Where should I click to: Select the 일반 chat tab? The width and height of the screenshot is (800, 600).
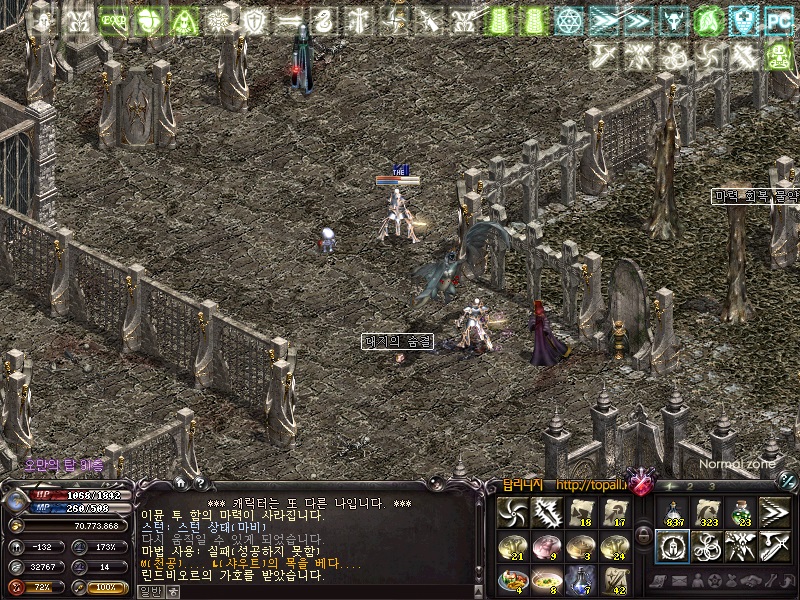147,591
